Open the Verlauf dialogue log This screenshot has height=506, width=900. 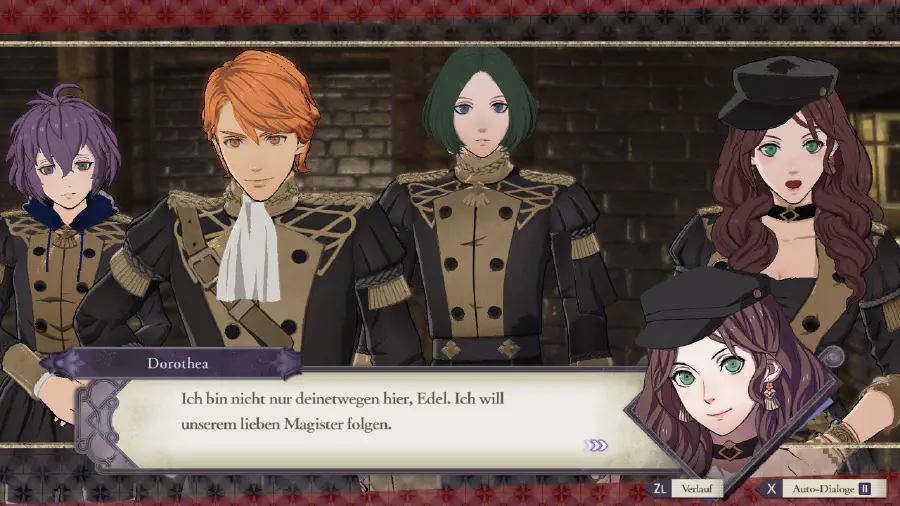click(x=686, y=489)
